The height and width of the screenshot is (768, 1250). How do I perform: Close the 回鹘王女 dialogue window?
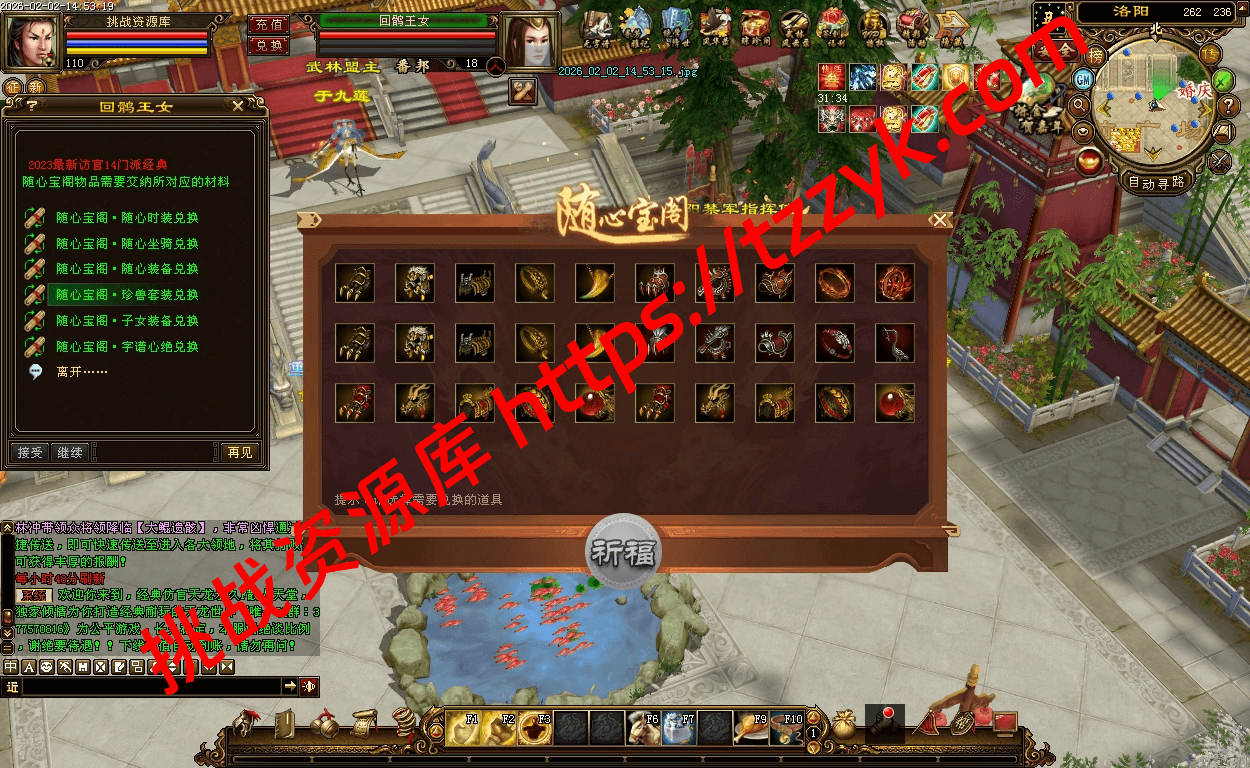pyautogui.click(x=237, y=106)
